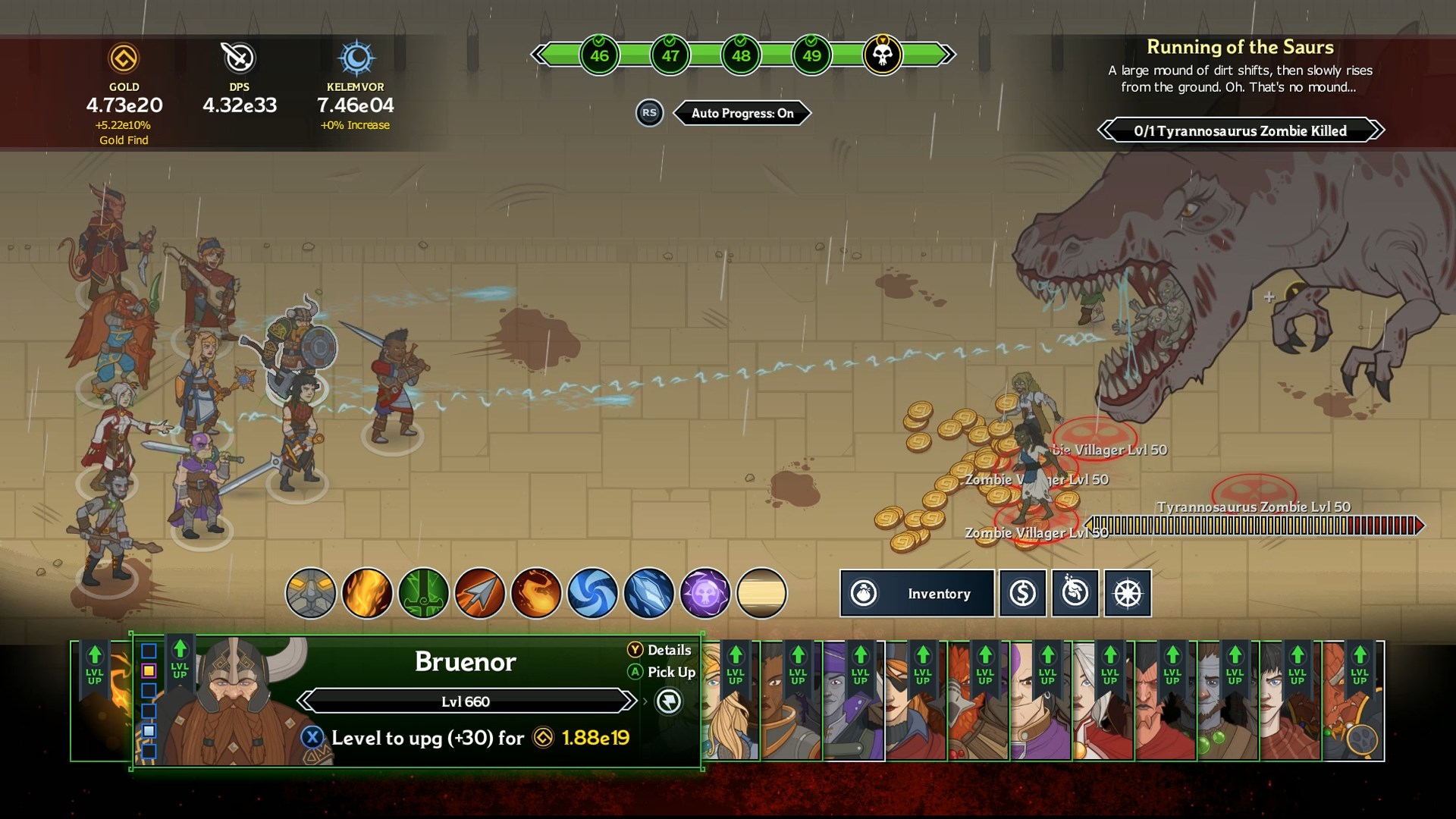Open the ship's wheel icon button
Viewport: 1456px width, 819px height.
[1128, 593]
